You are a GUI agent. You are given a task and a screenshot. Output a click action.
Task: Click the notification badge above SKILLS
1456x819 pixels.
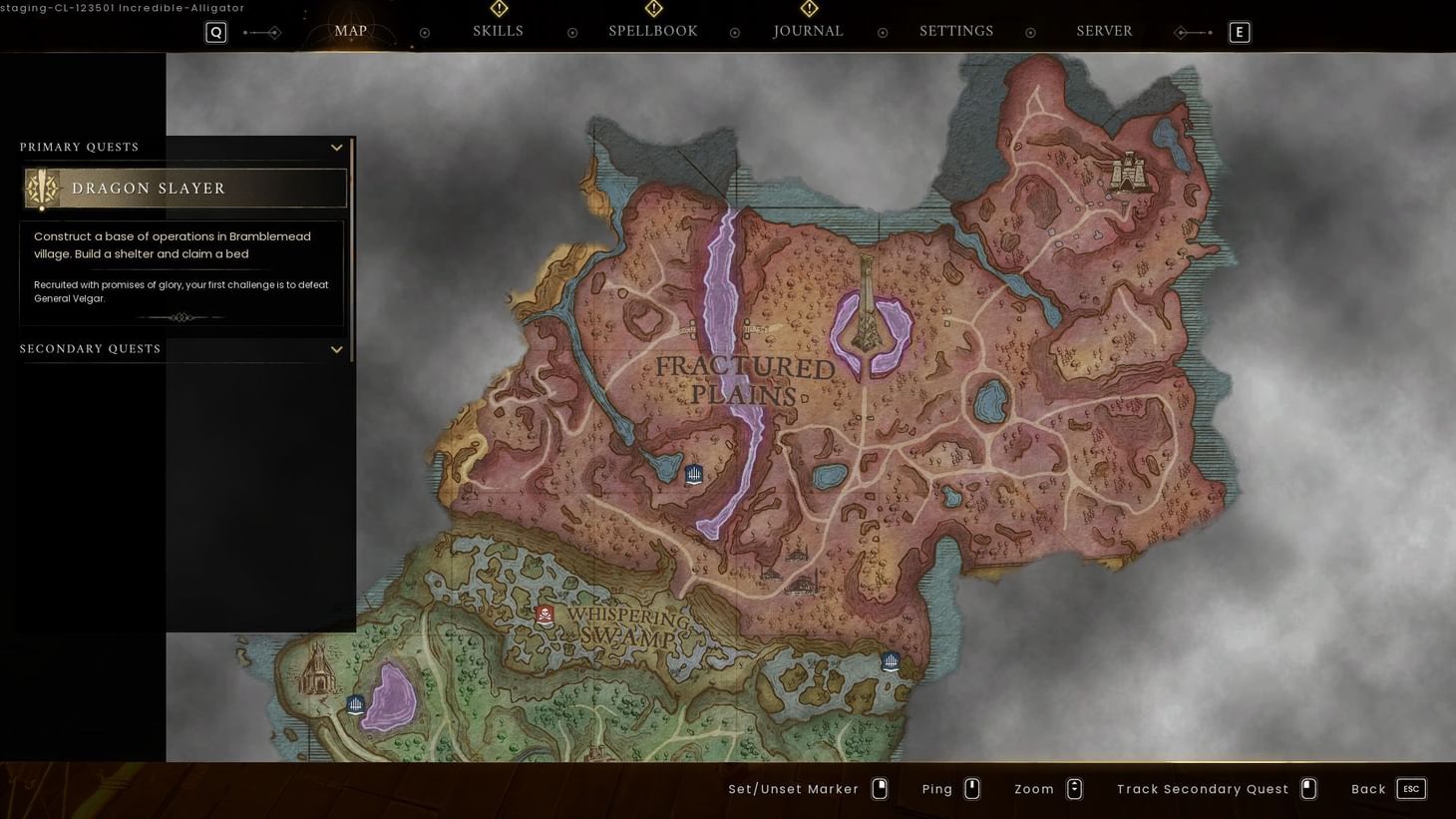tap(498, 8)
